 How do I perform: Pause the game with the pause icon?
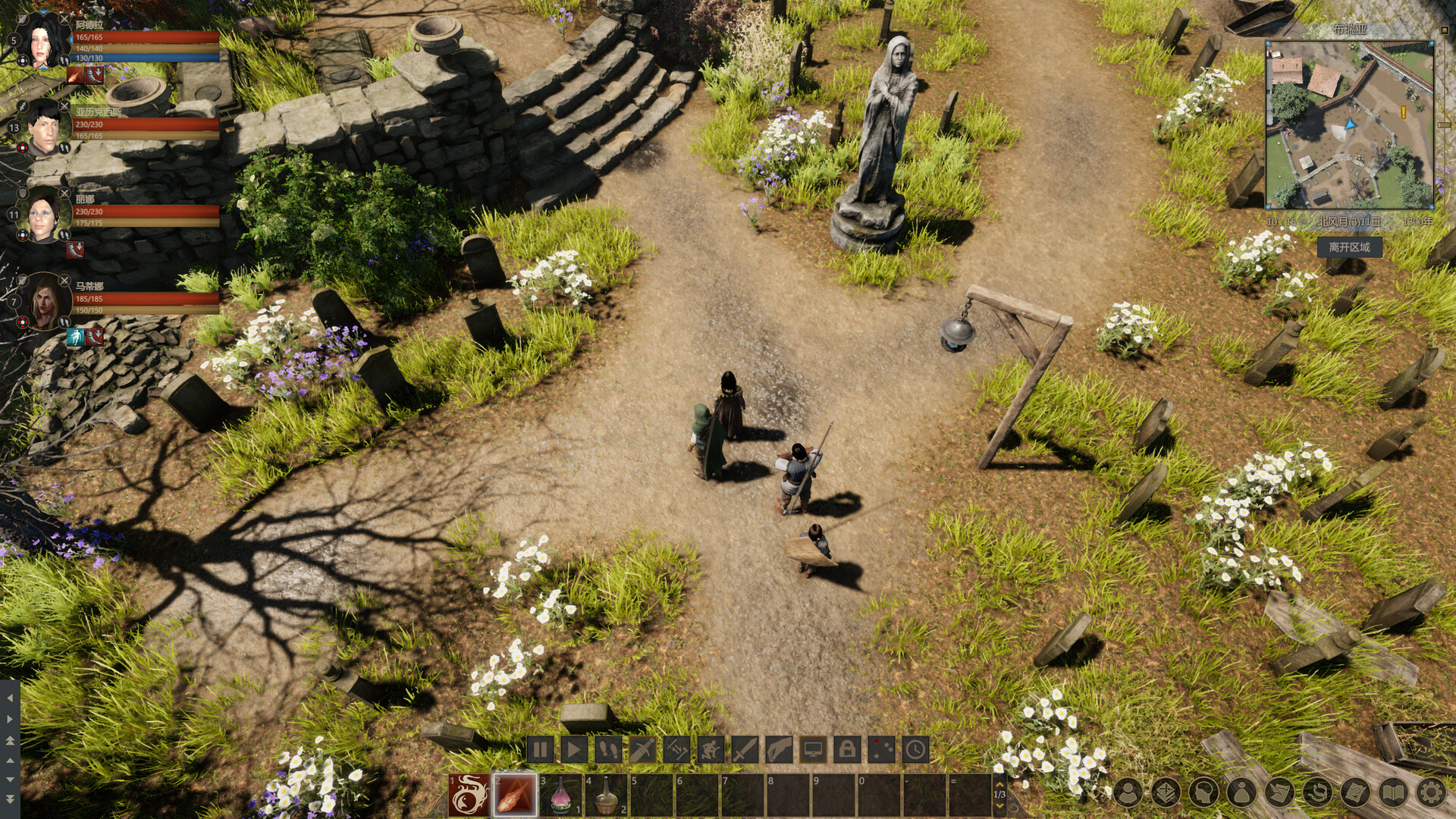click(541, 750)
